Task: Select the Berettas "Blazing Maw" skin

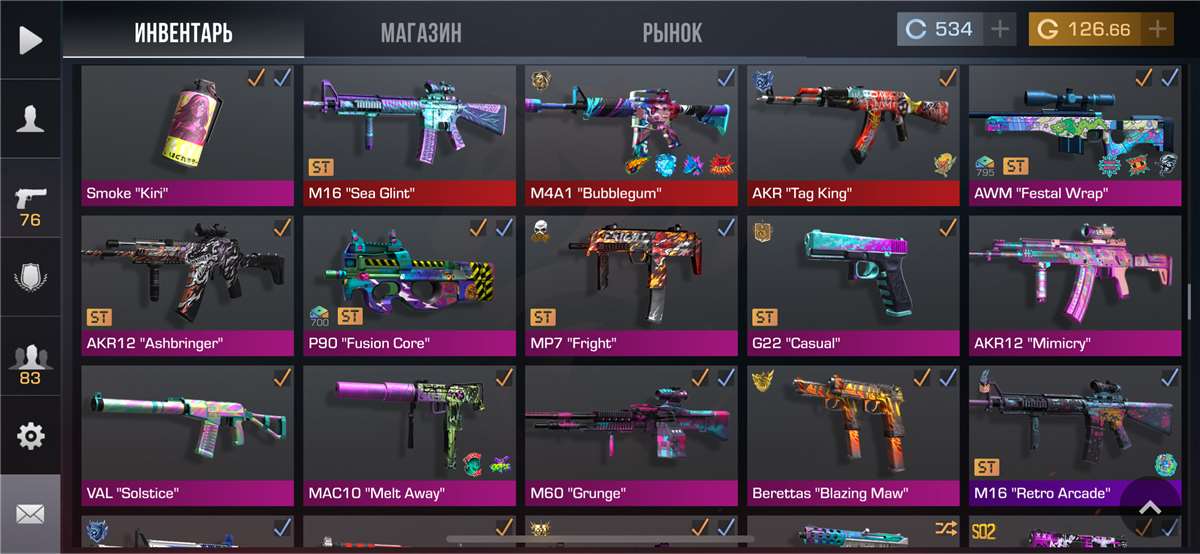Action: 853,430
